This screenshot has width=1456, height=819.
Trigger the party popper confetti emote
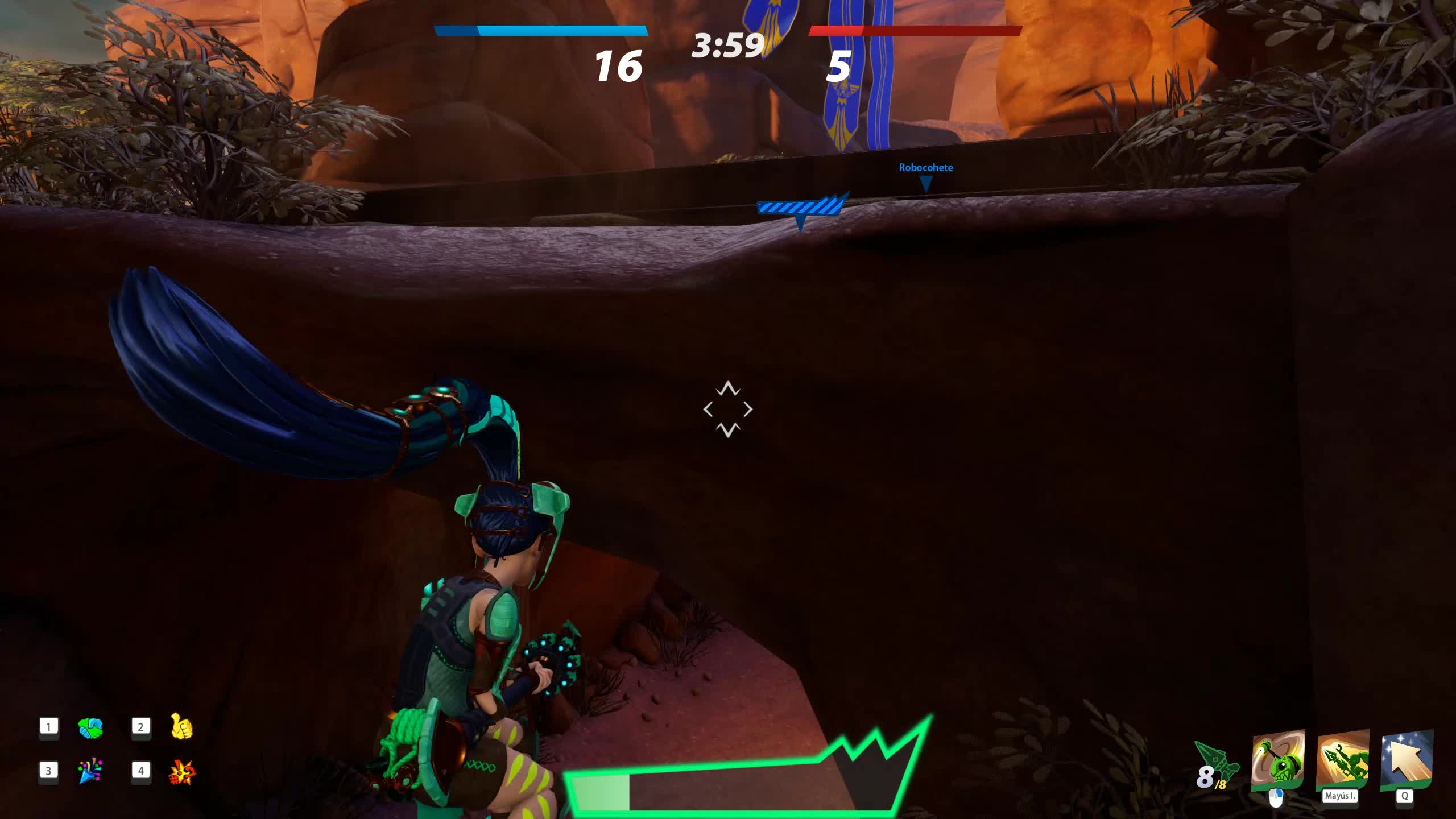pyautogui.click(x=90, y=771)
